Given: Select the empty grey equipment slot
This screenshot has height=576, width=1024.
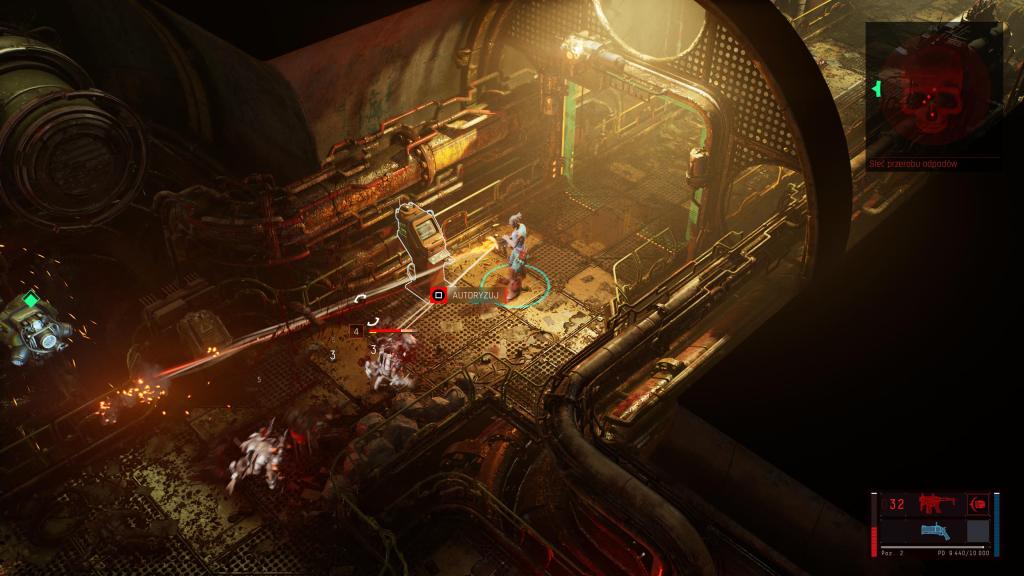Looking at the screenshot, I should [978, 531].
